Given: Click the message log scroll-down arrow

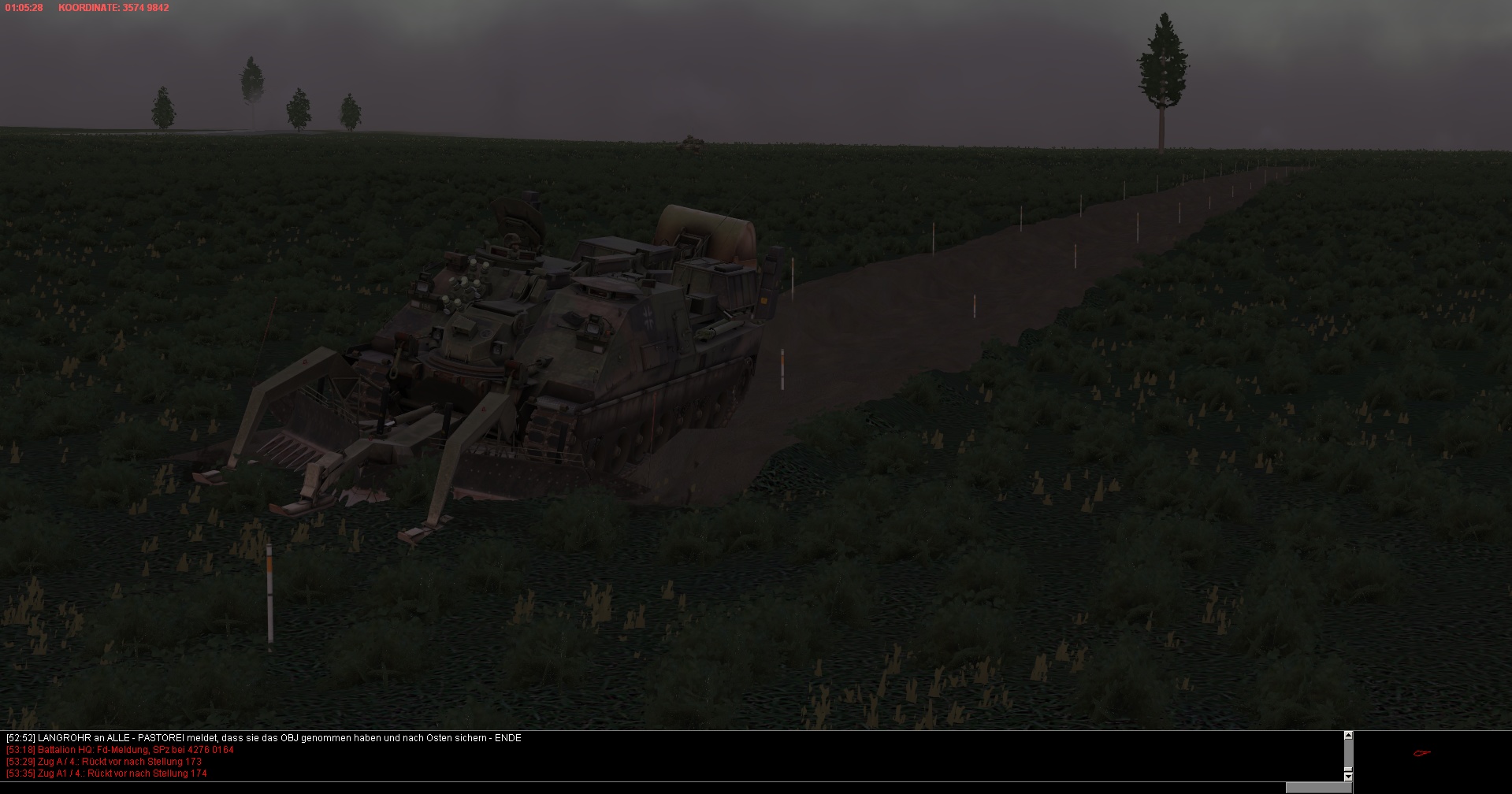Looking at the screenshot, I should [x=1347, y=776].
